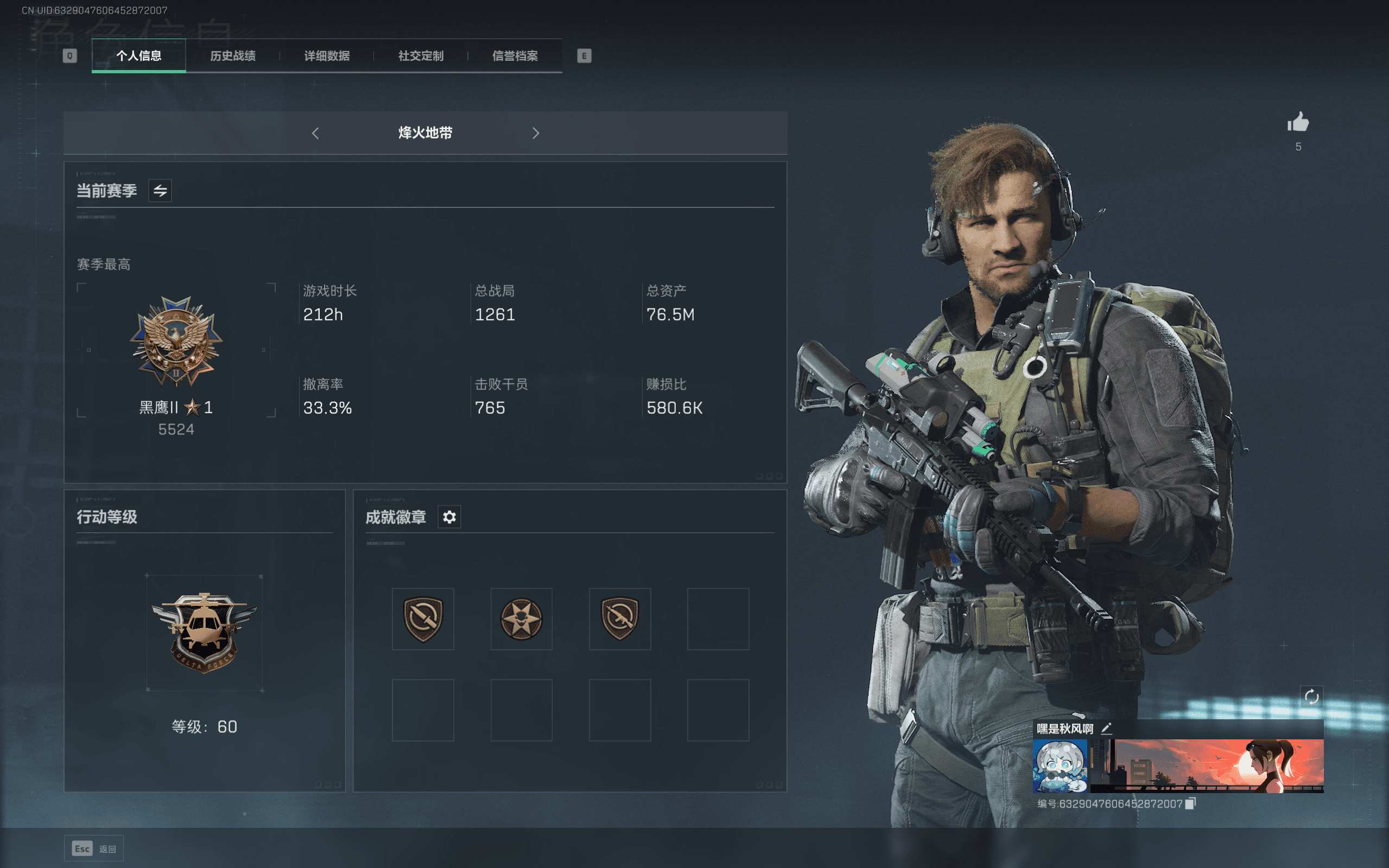Copy the player ID number
Image resolution: width=1389 pixels, height=868 pixels.
click(x=1191, y=804)
